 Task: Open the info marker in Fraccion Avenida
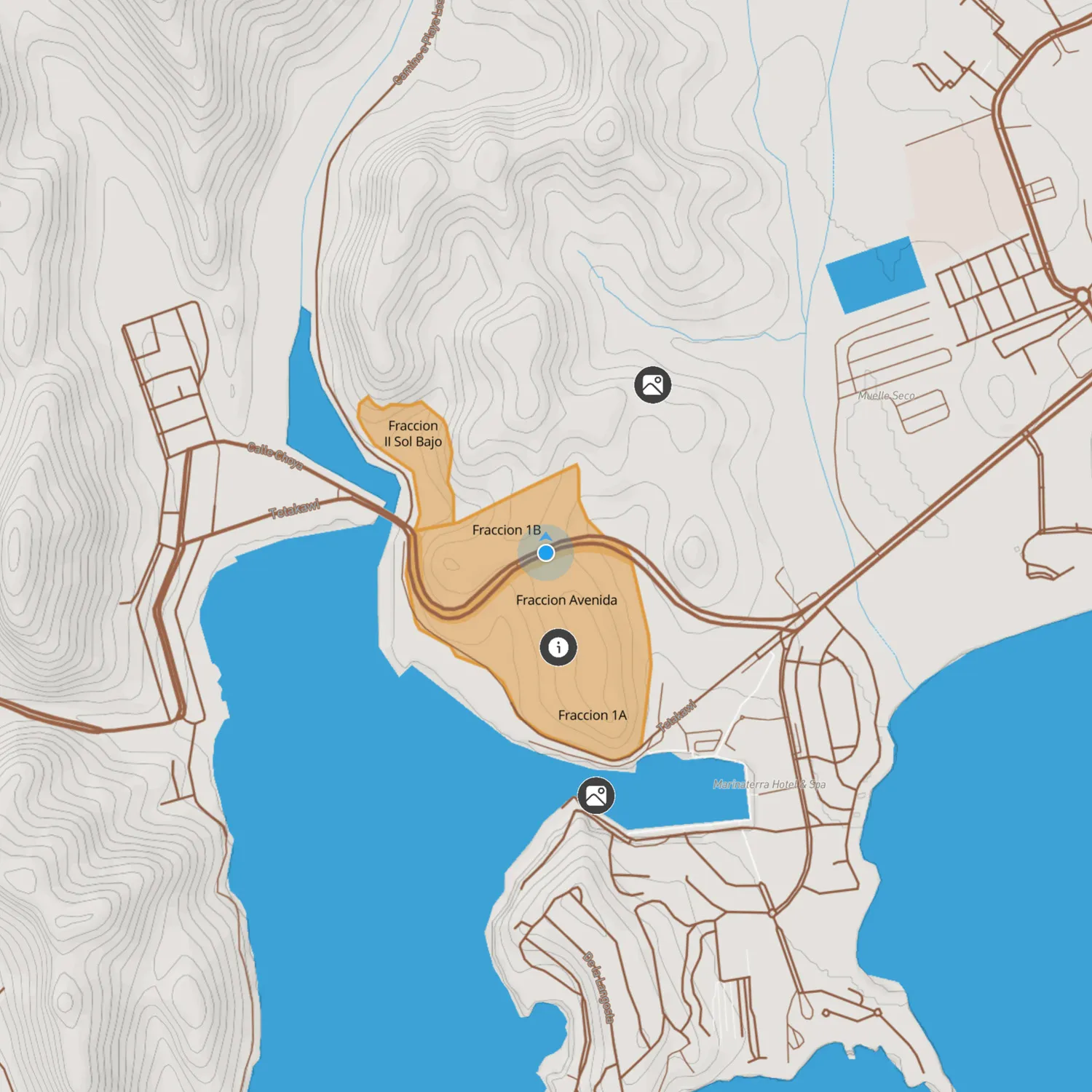click(x=558, y=647)
